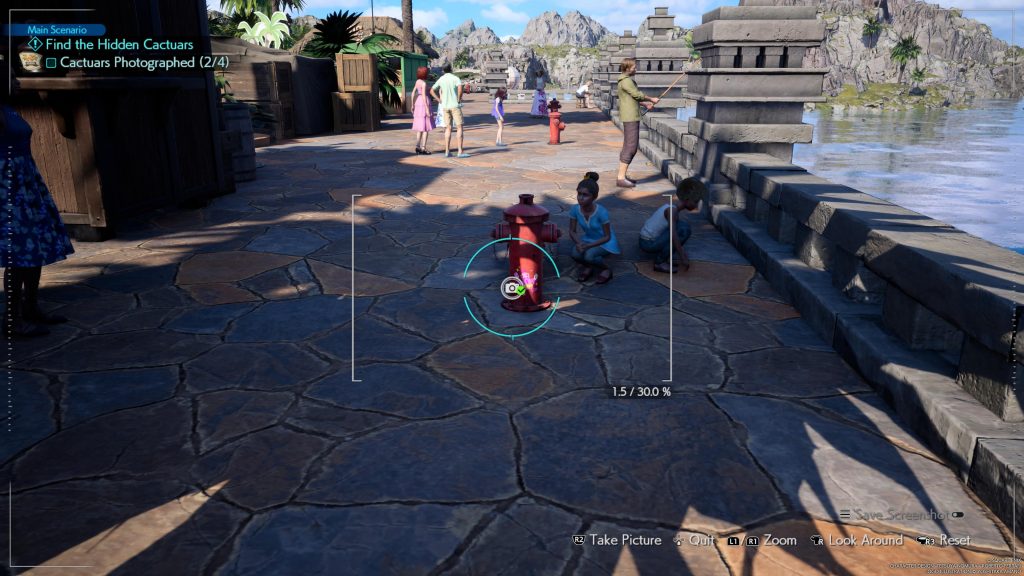Click the camera icon on the cactuar target

[512, 288]
